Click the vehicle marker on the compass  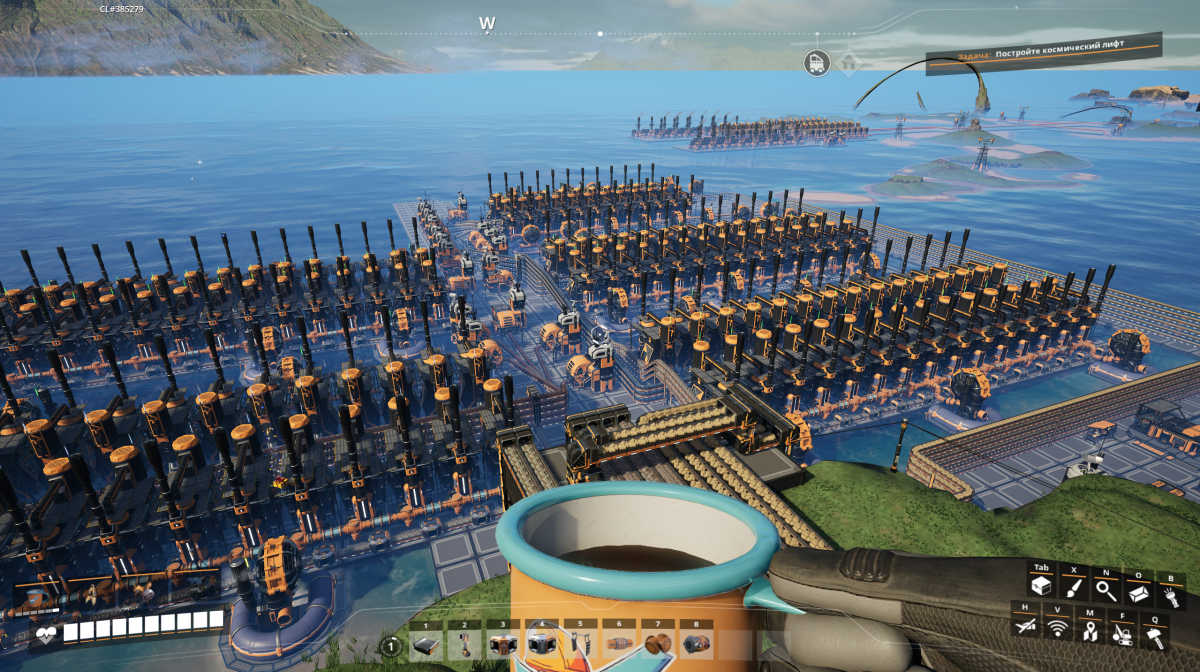tap(817, 63)
